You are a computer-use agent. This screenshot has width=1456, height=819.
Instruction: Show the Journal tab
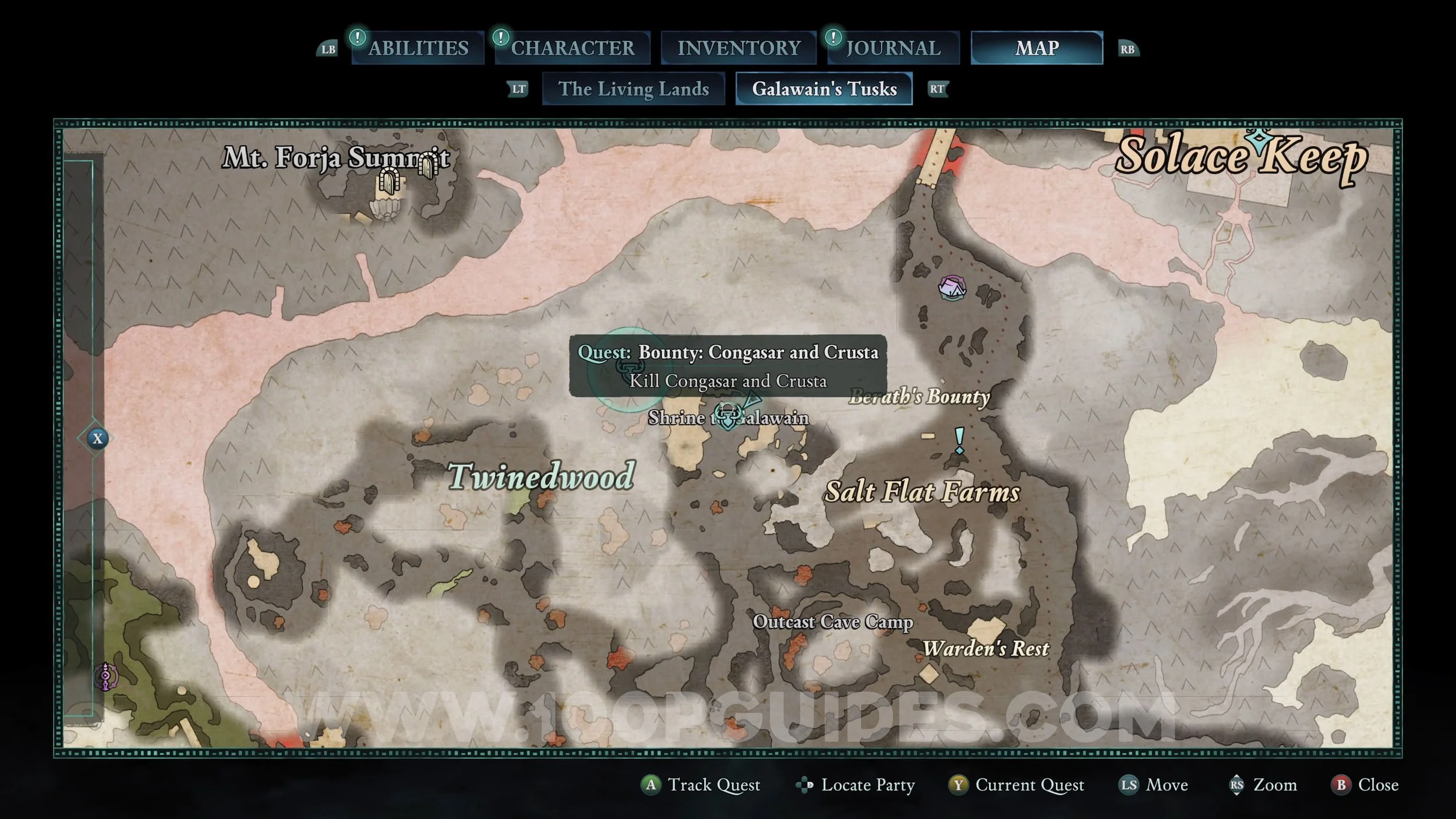point(893,48)
